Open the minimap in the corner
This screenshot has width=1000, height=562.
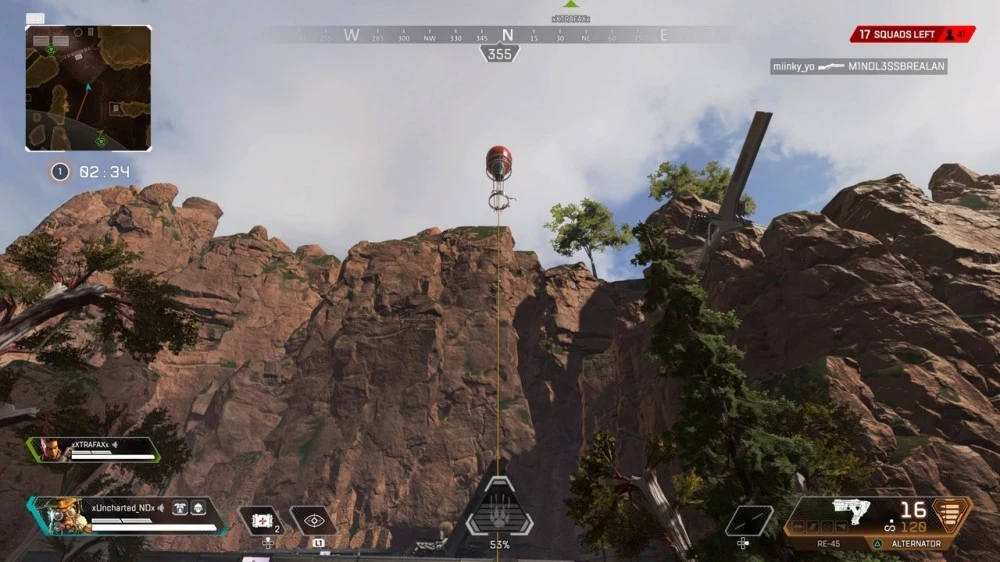click(x=88, y=88)
